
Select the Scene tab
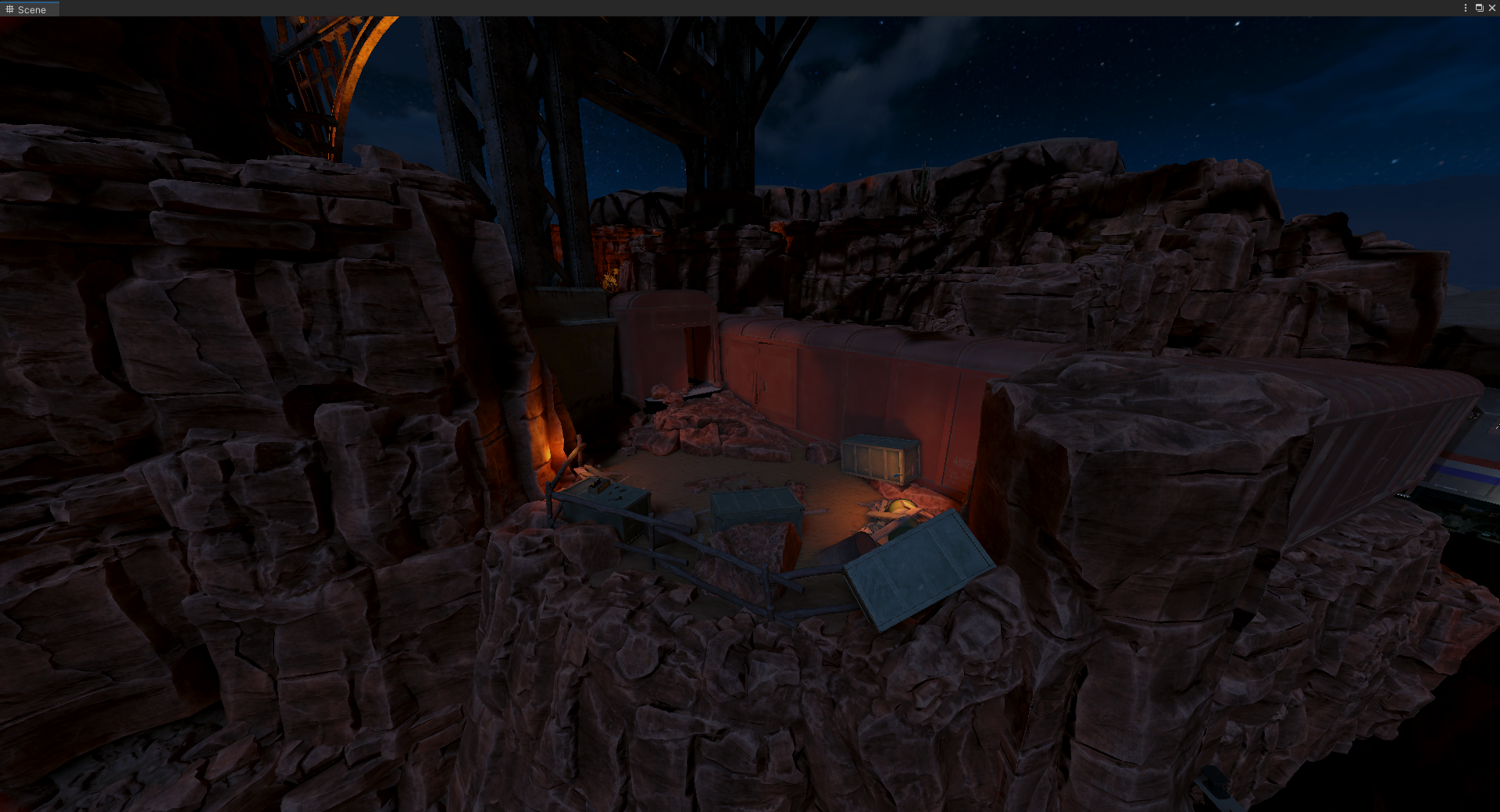pyautogui.click(x=27, y=9)
